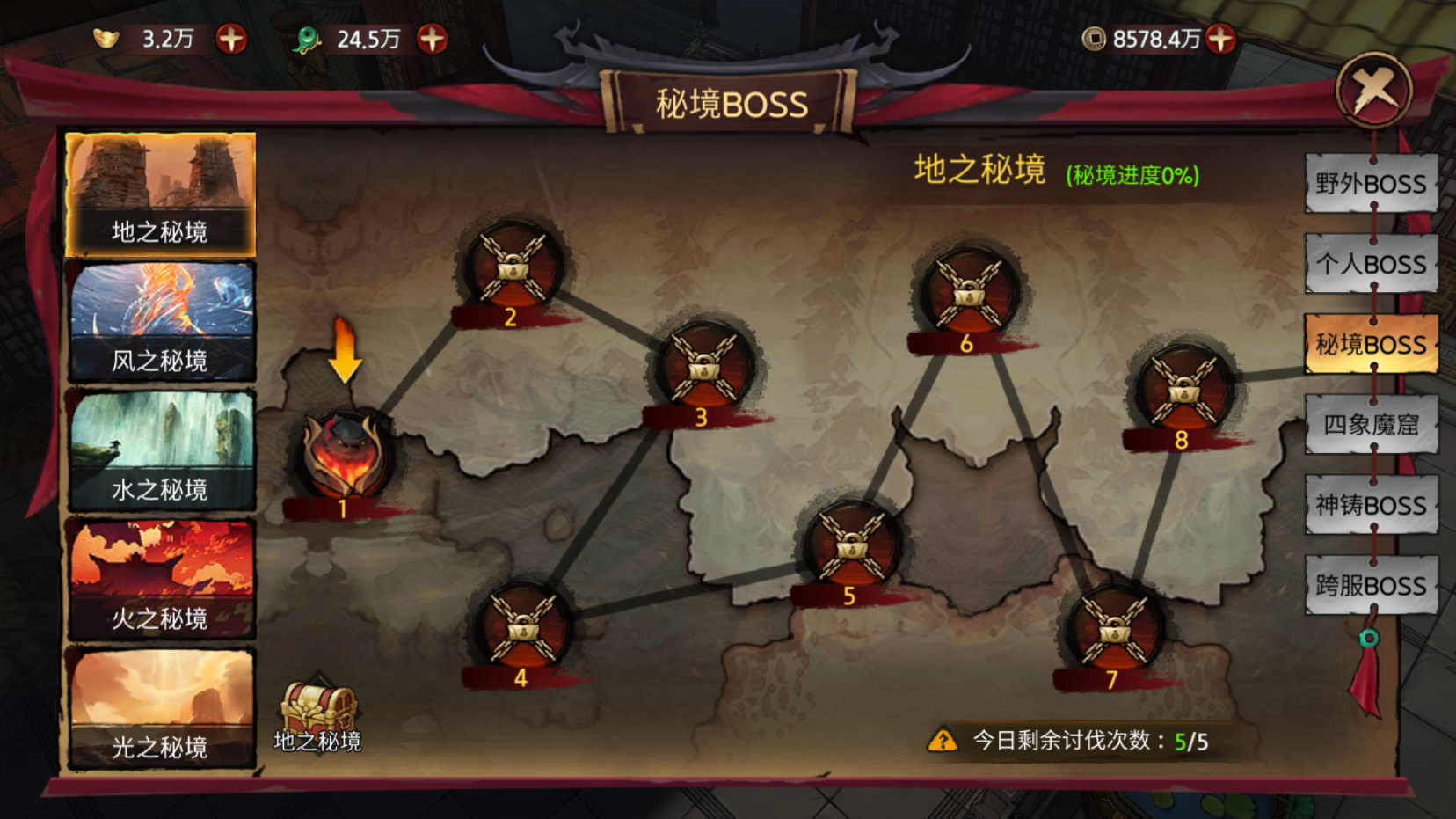The width and height of the screenshot is (1456, 819).
Task: Close the 秘境BOSS window
Action: [1373, 90]
